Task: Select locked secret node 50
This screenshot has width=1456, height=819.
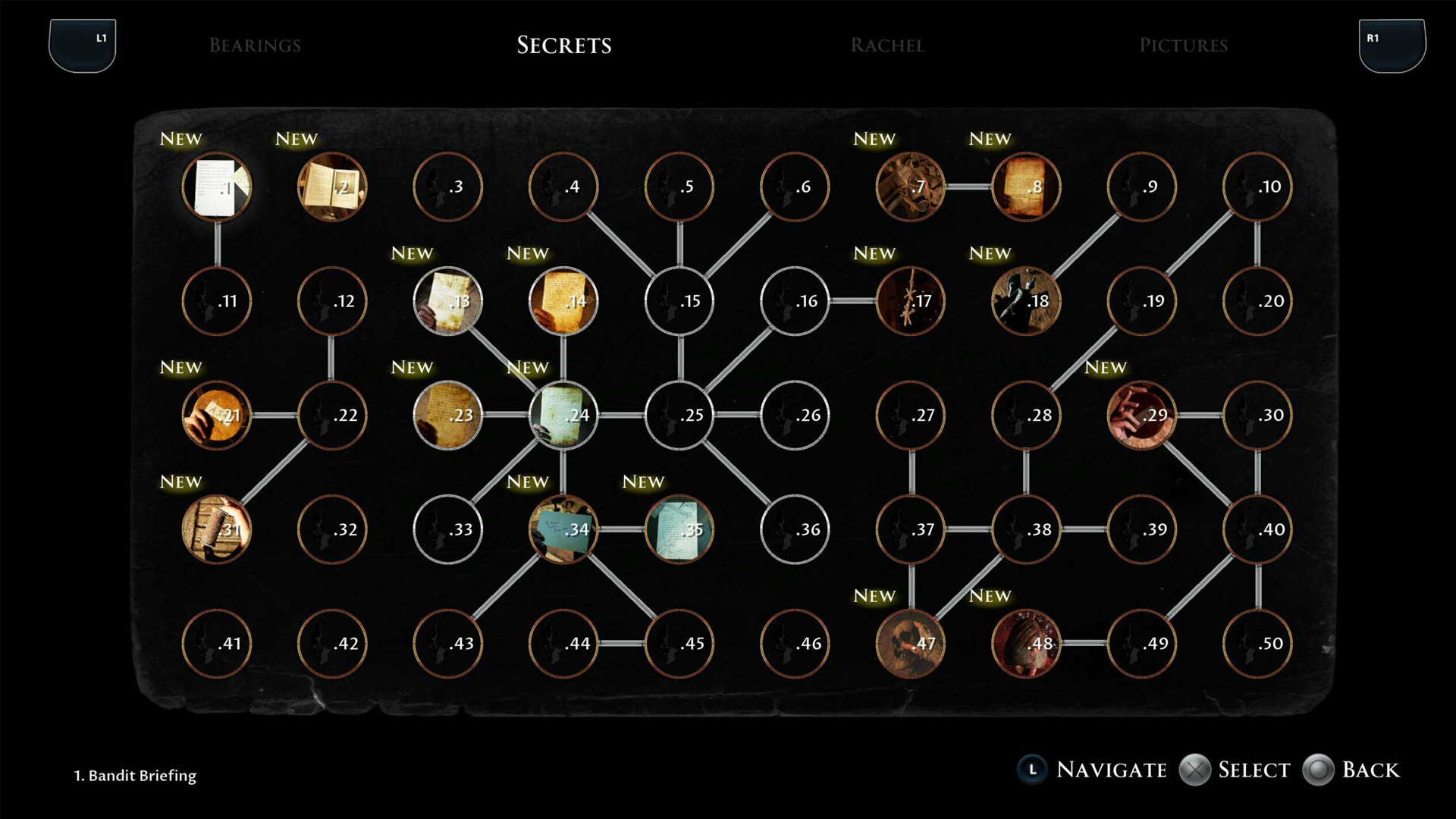Action: (1257, 643)
